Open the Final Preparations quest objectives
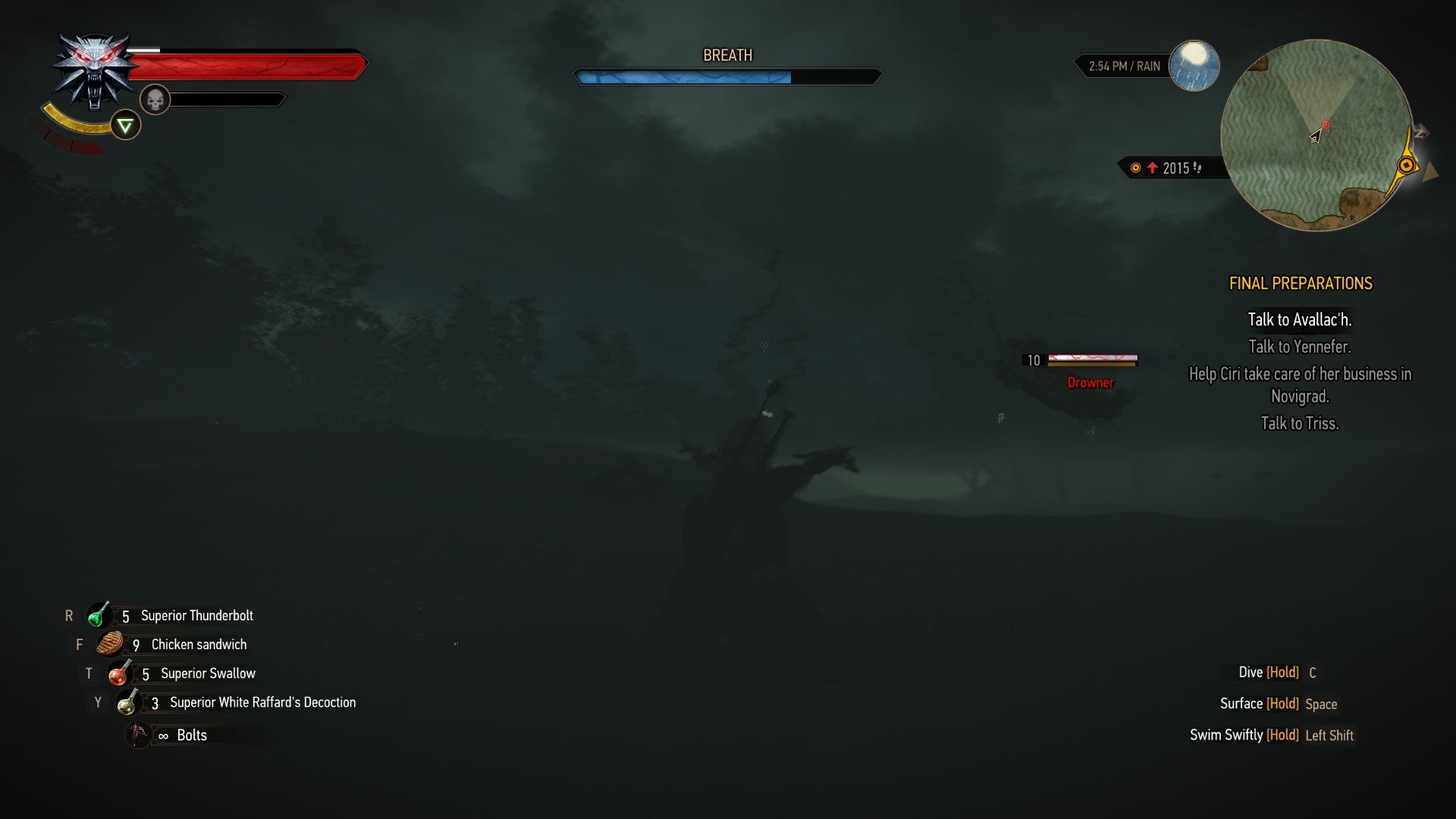Viewport: 1456px width, 819px height. coord(1301,284)
